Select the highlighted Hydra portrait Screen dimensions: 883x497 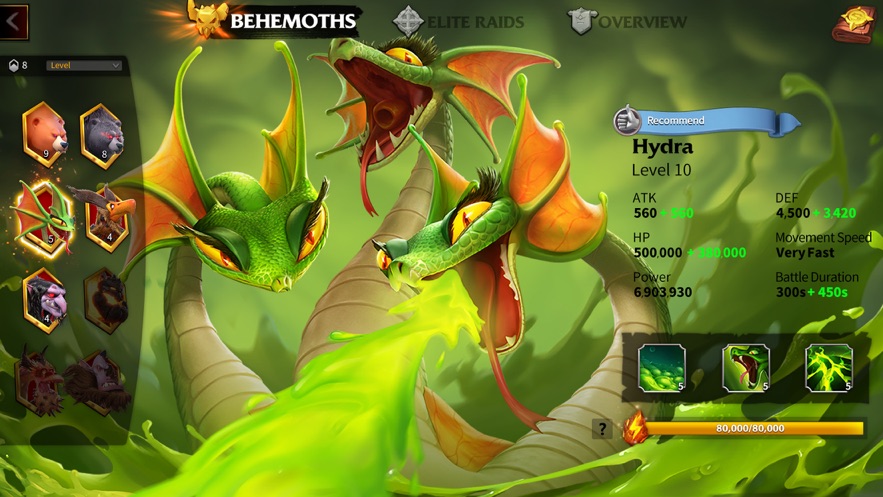[x=45, y=215]
